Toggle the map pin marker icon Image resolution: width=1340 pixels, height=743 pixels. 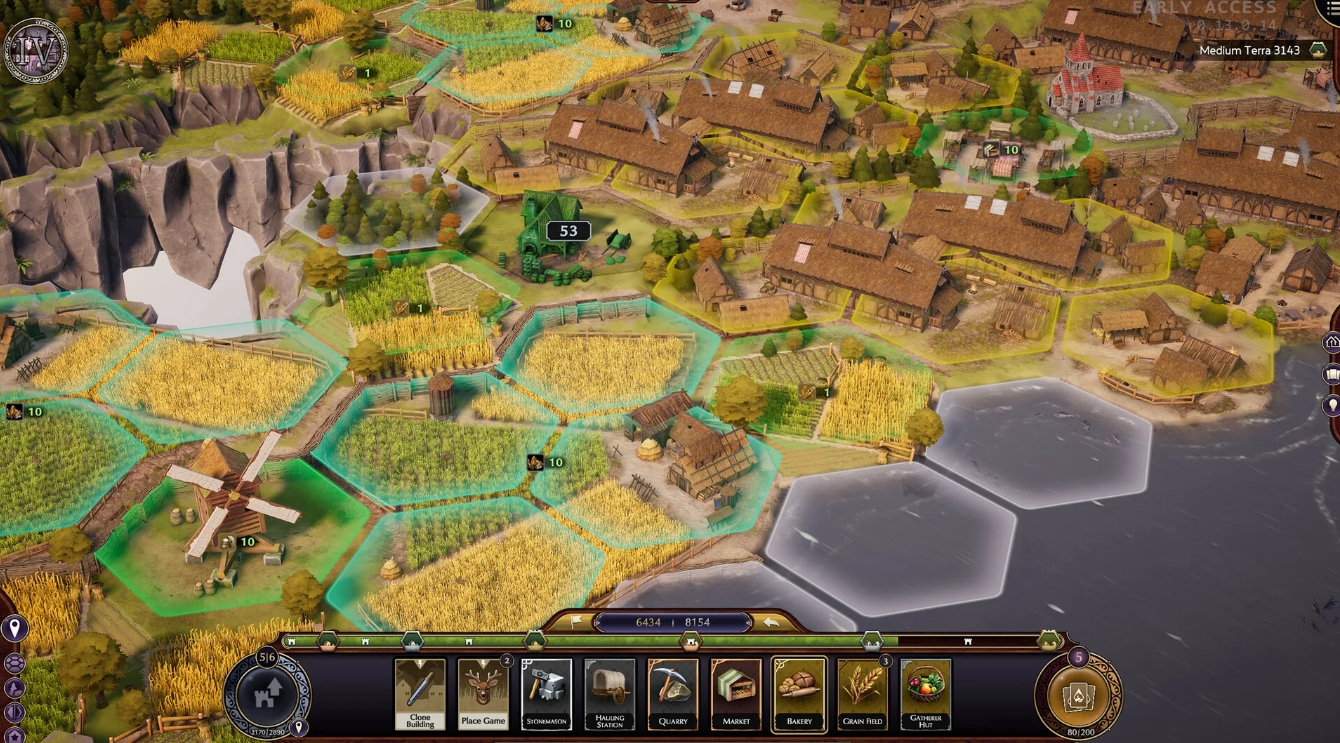[15, 628]
